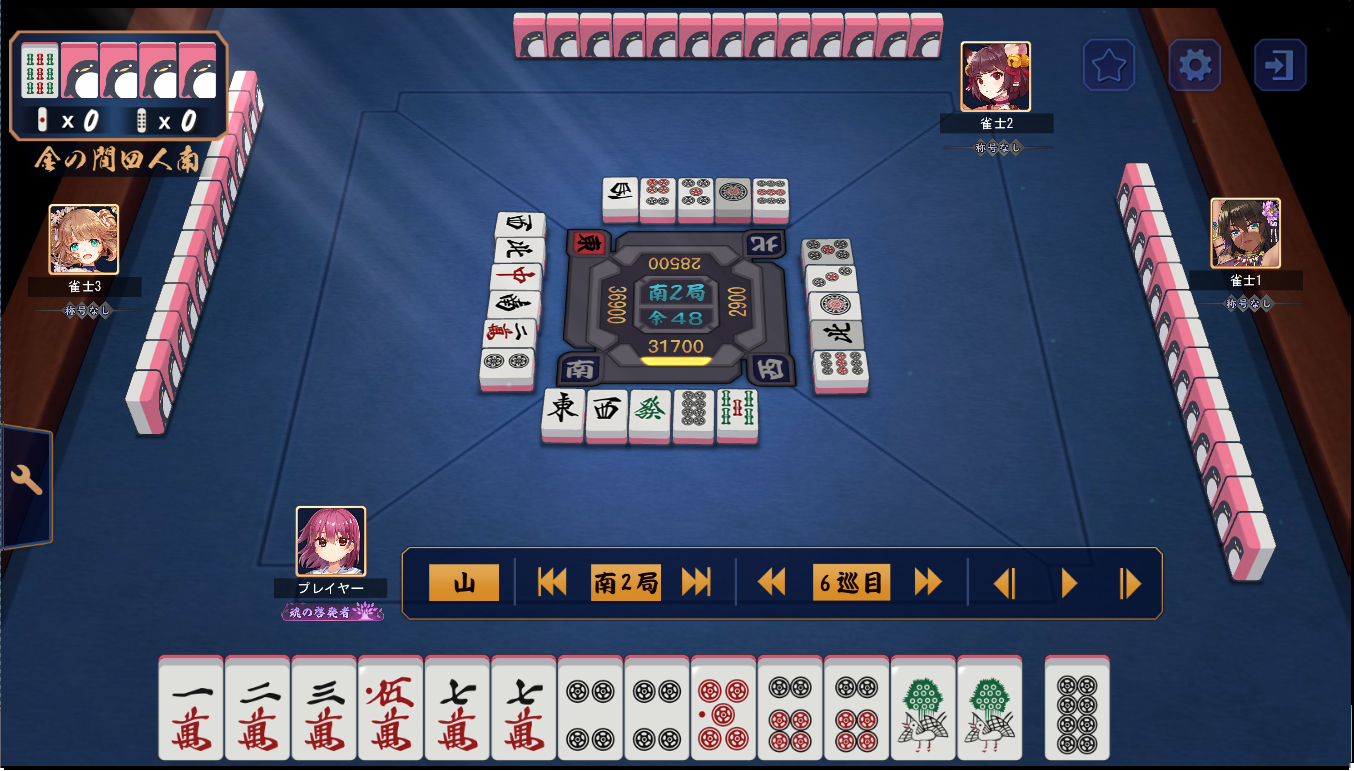Click the 南2局 round selector

click(627, 581)
